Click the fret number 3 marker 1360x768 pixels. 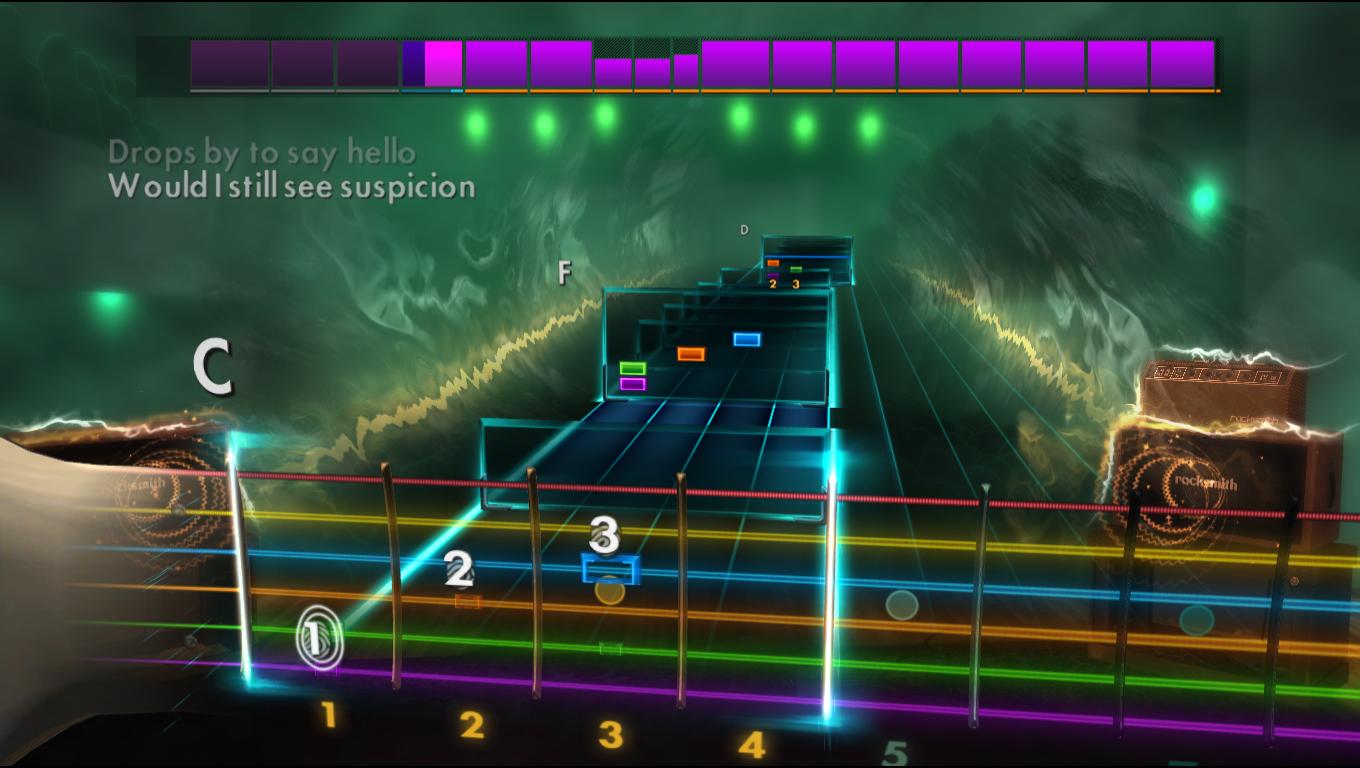click(609, 734)
